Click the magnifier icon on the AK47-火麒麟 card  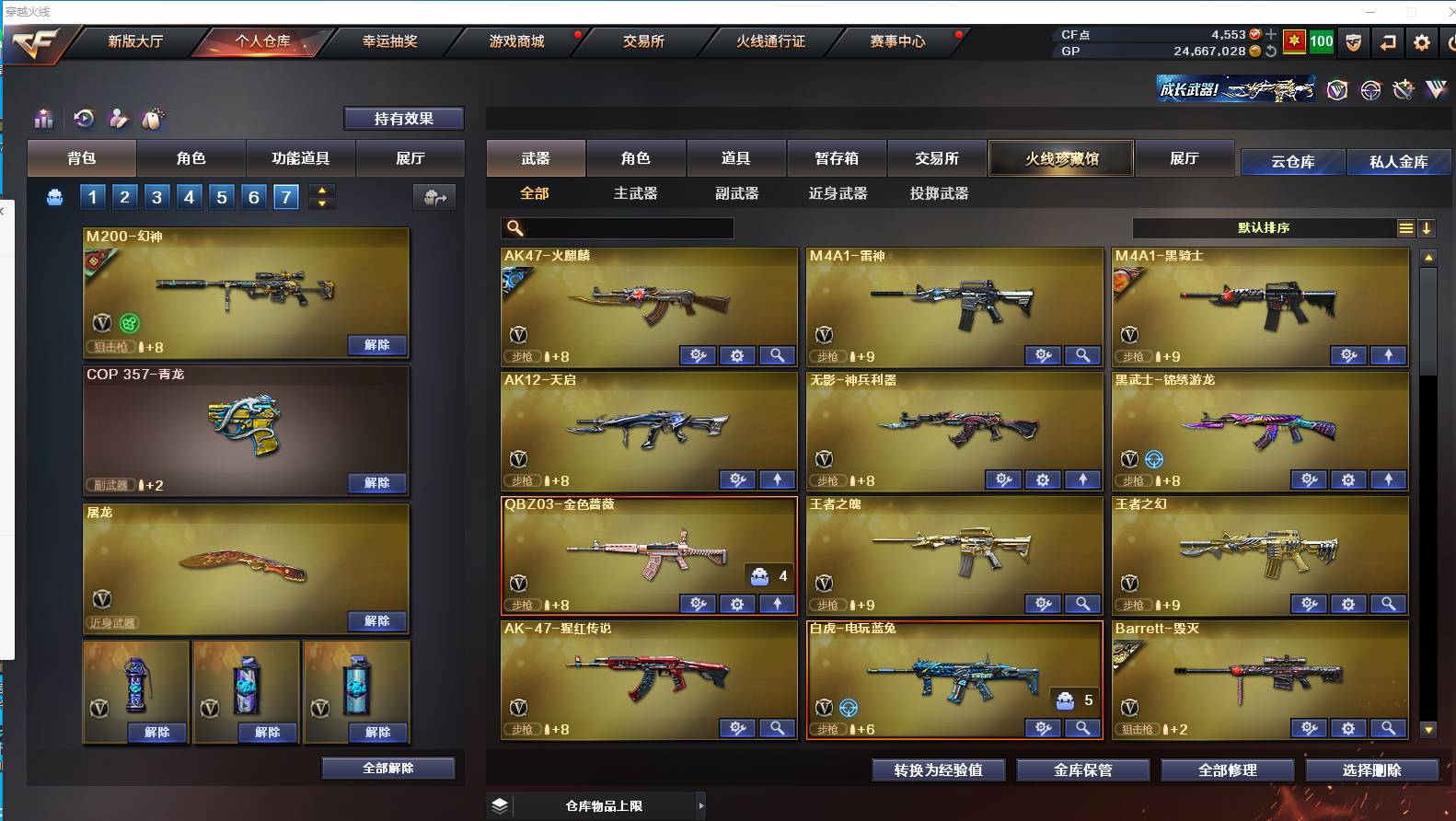pos(778,355)
